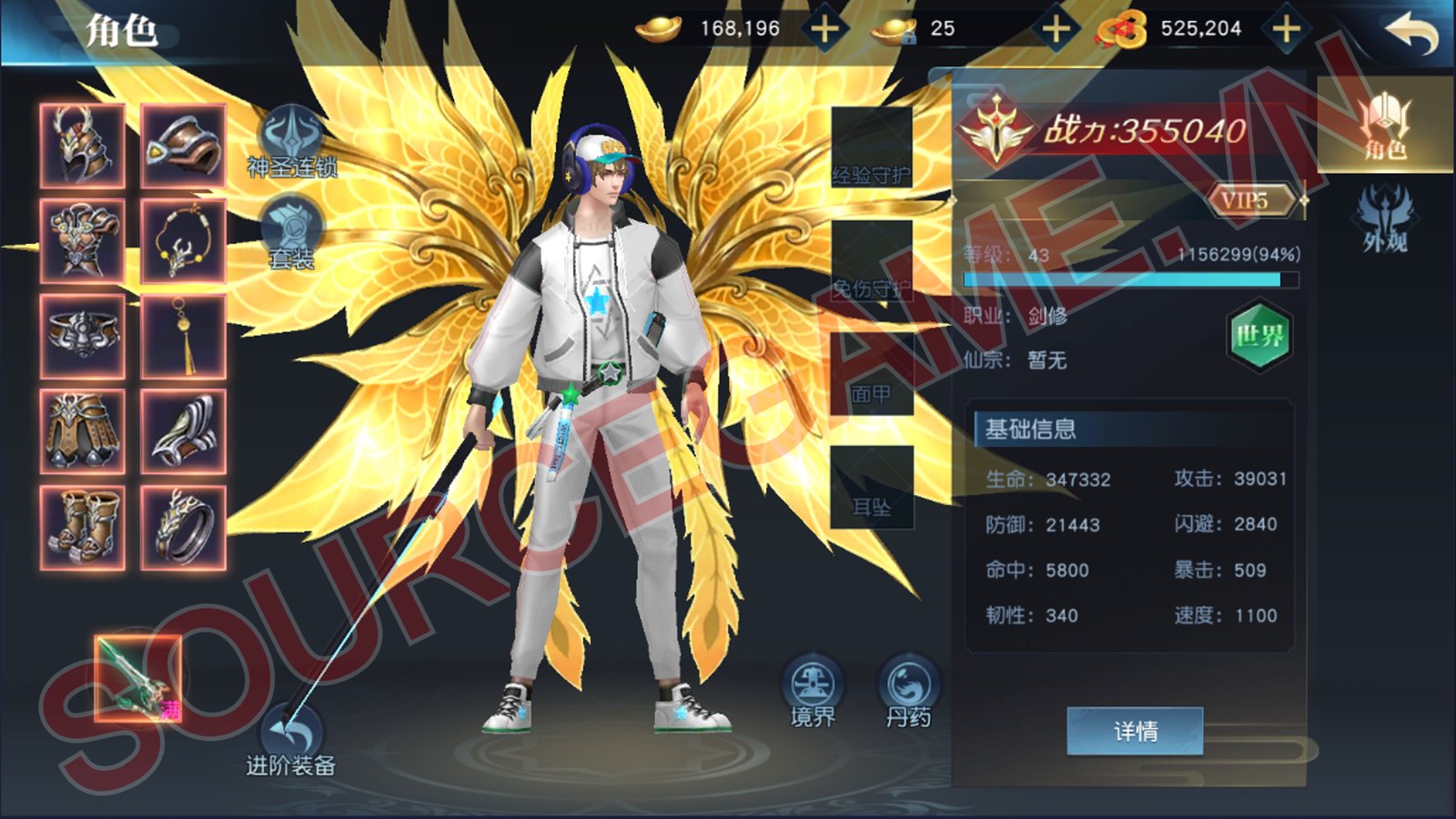Select the equipped green sword weapon slot
1456x819 pixels.
(138, 678)
